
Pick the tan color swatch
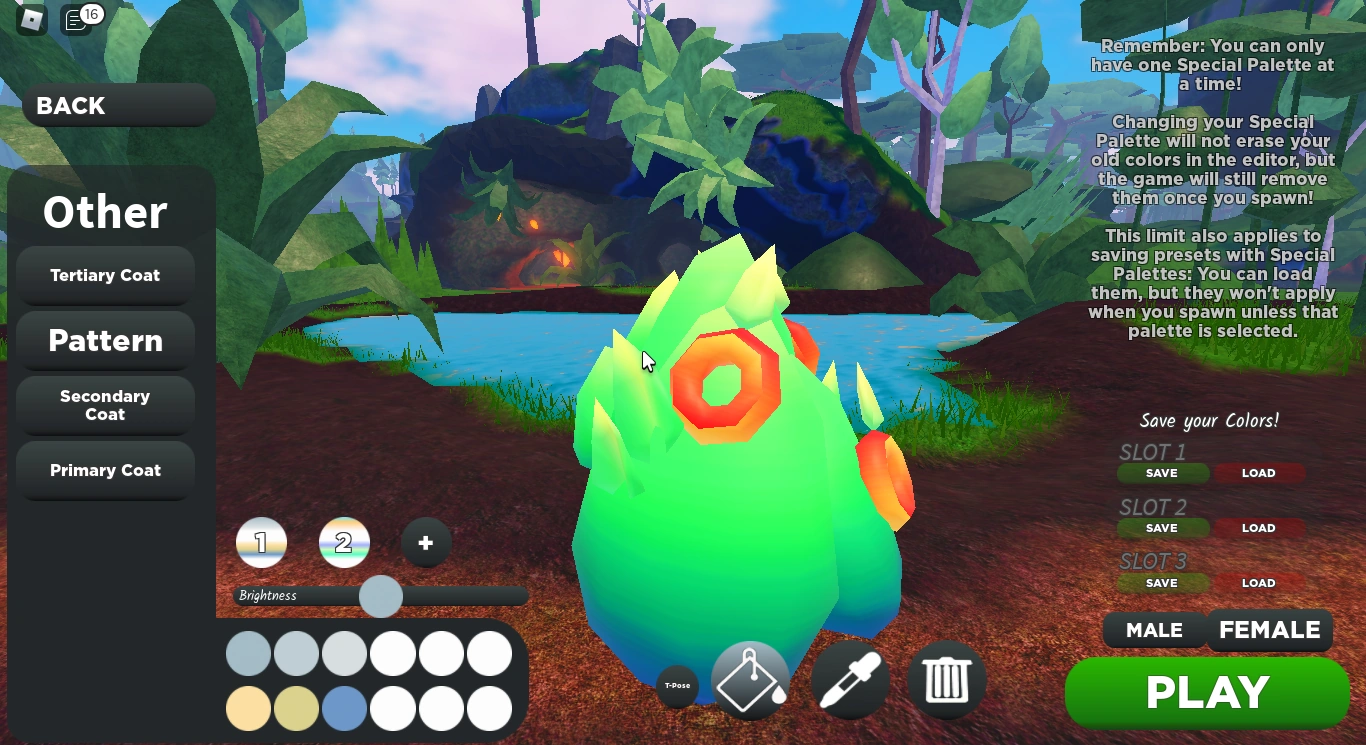point(248,709)
